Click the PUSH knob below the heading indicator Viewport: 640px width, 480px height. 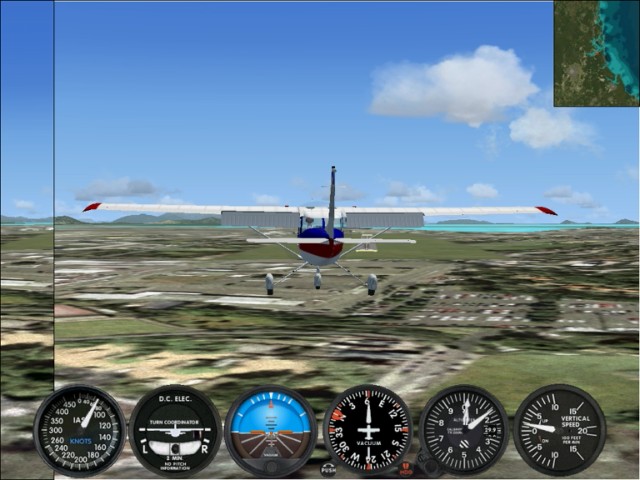[x=329, y=468]
